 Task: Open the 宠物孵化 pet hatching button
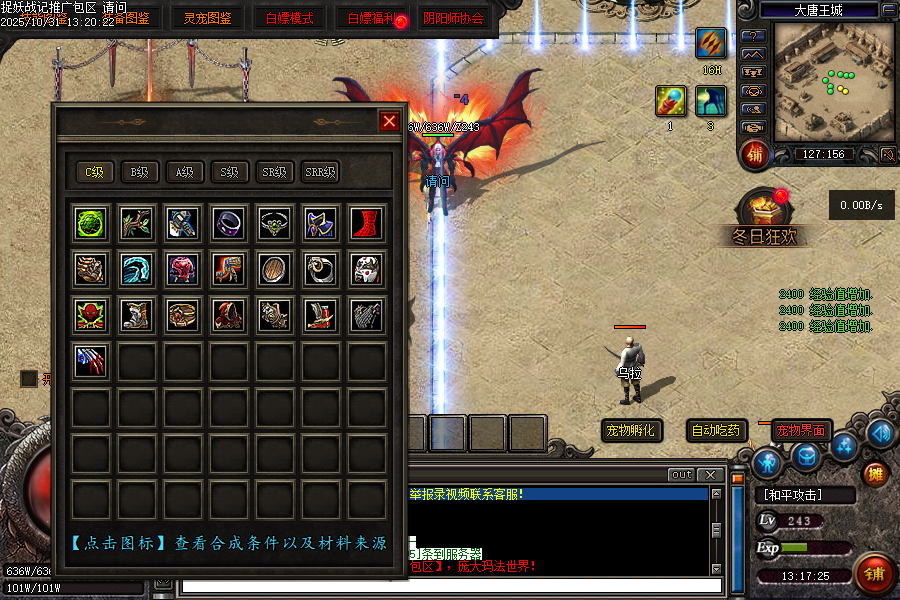coord(631,431)
